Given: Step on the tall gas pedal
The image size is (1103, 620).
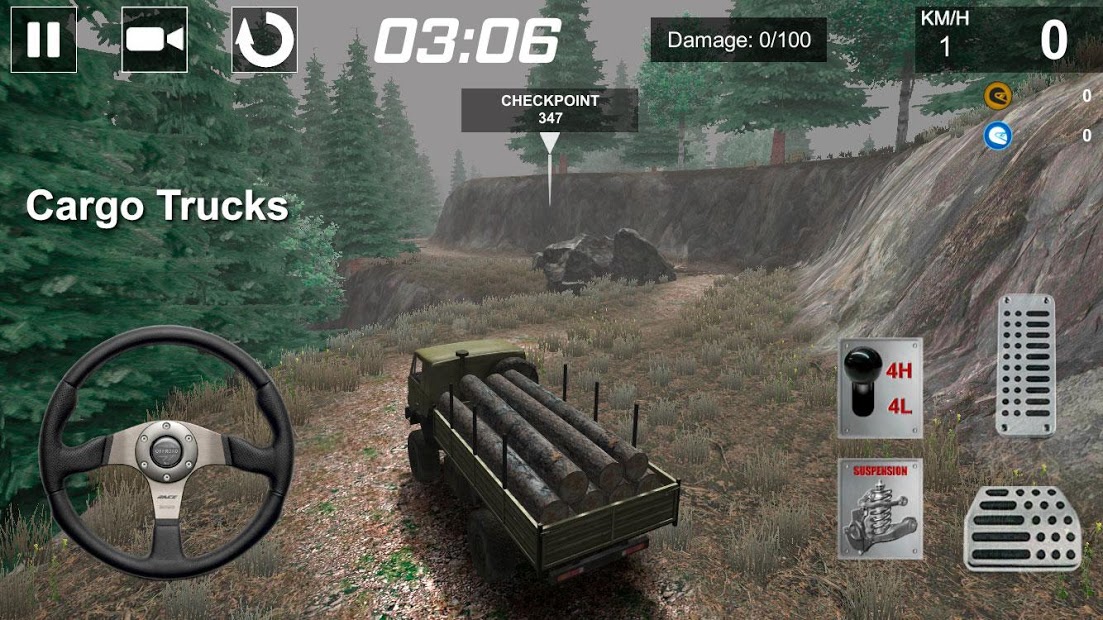Looking at the screenshot, I should click(1025, 365).
